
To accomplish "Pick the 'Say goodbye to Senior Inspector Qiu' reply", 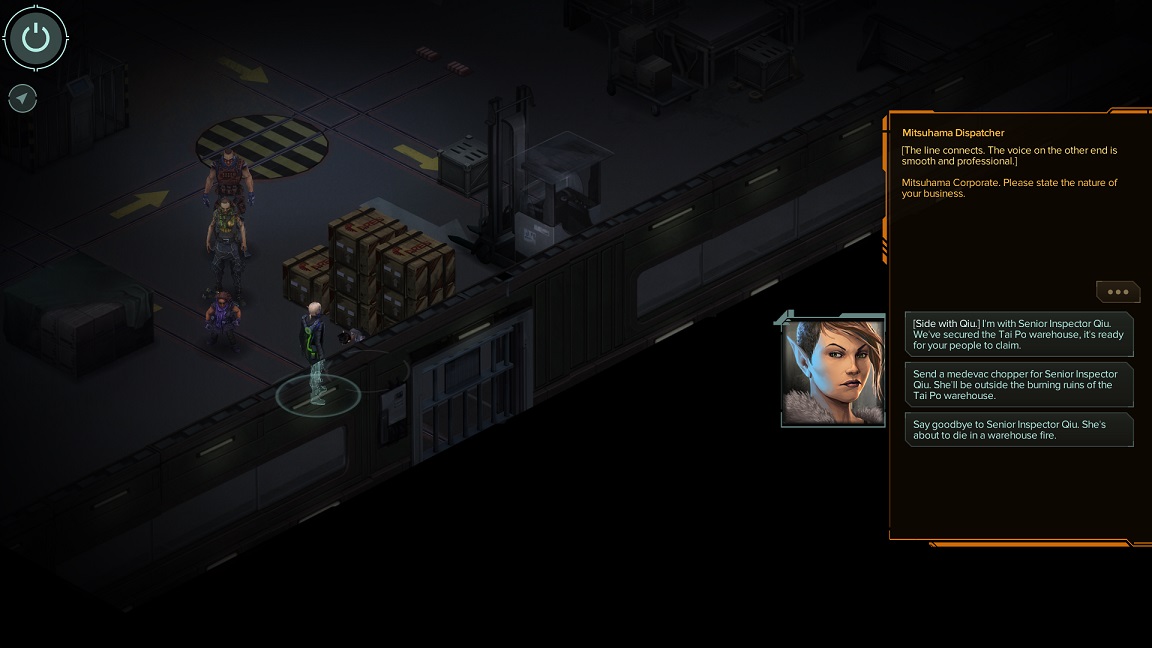I will 1018,429.
